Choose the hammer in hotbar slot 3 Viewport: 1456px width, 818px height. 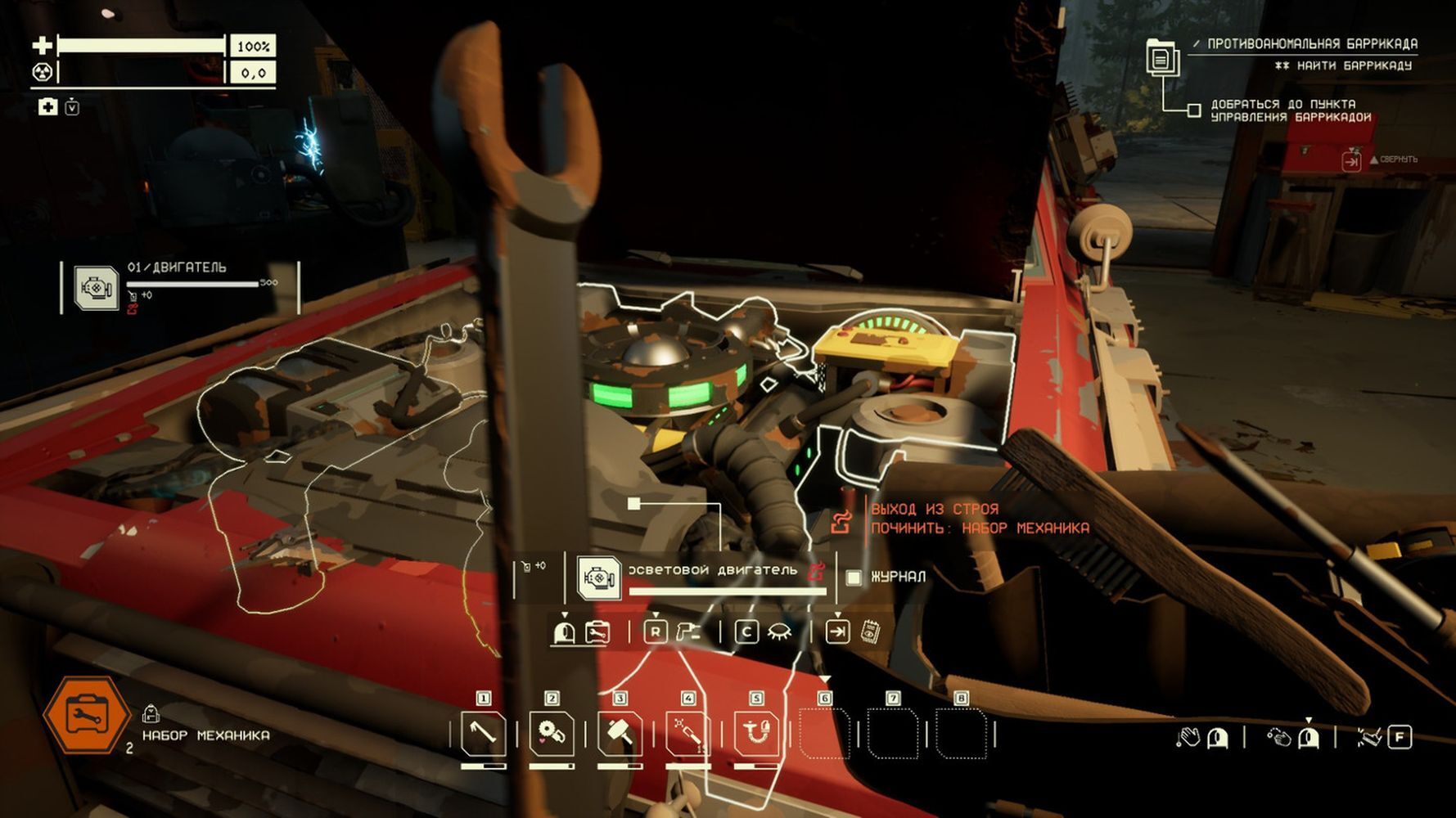tap(620, 734)
